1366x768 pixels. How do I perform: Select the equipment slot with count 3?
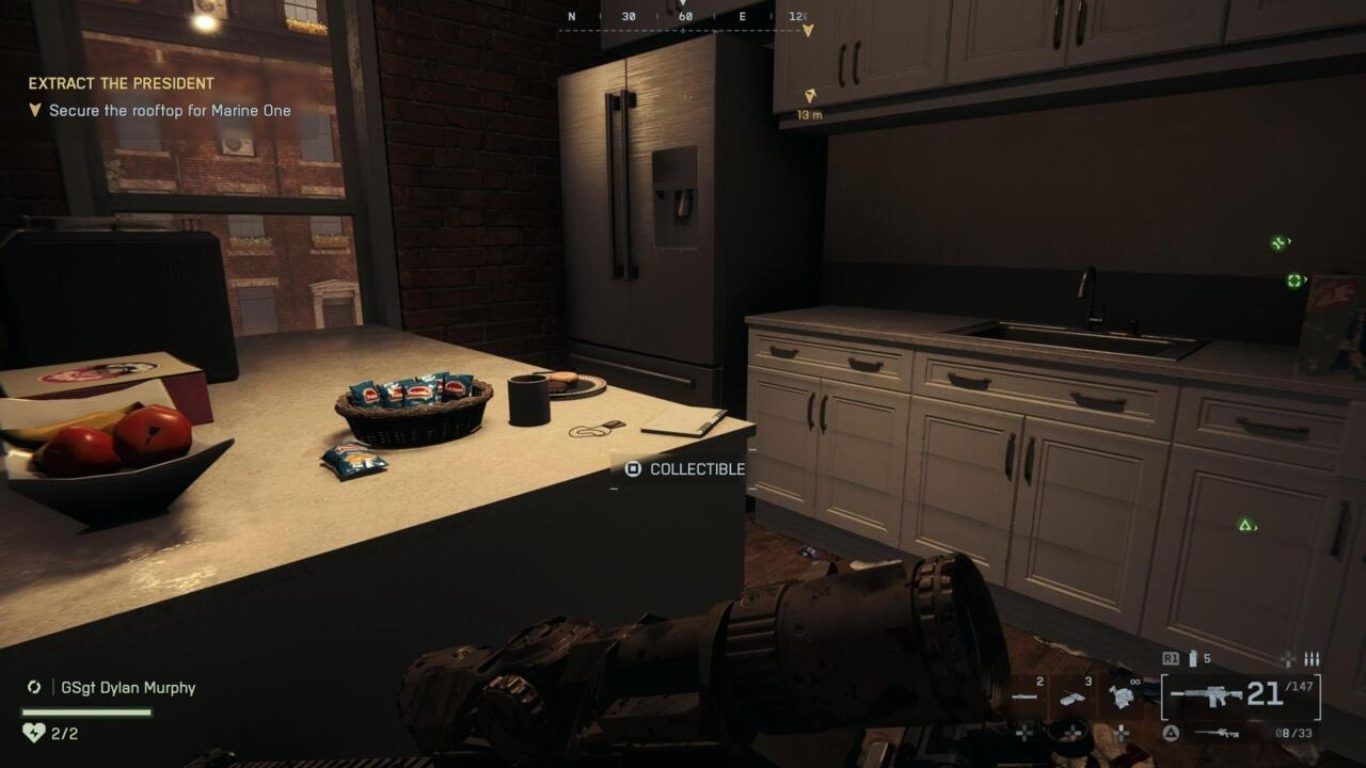coord(1073,696)
